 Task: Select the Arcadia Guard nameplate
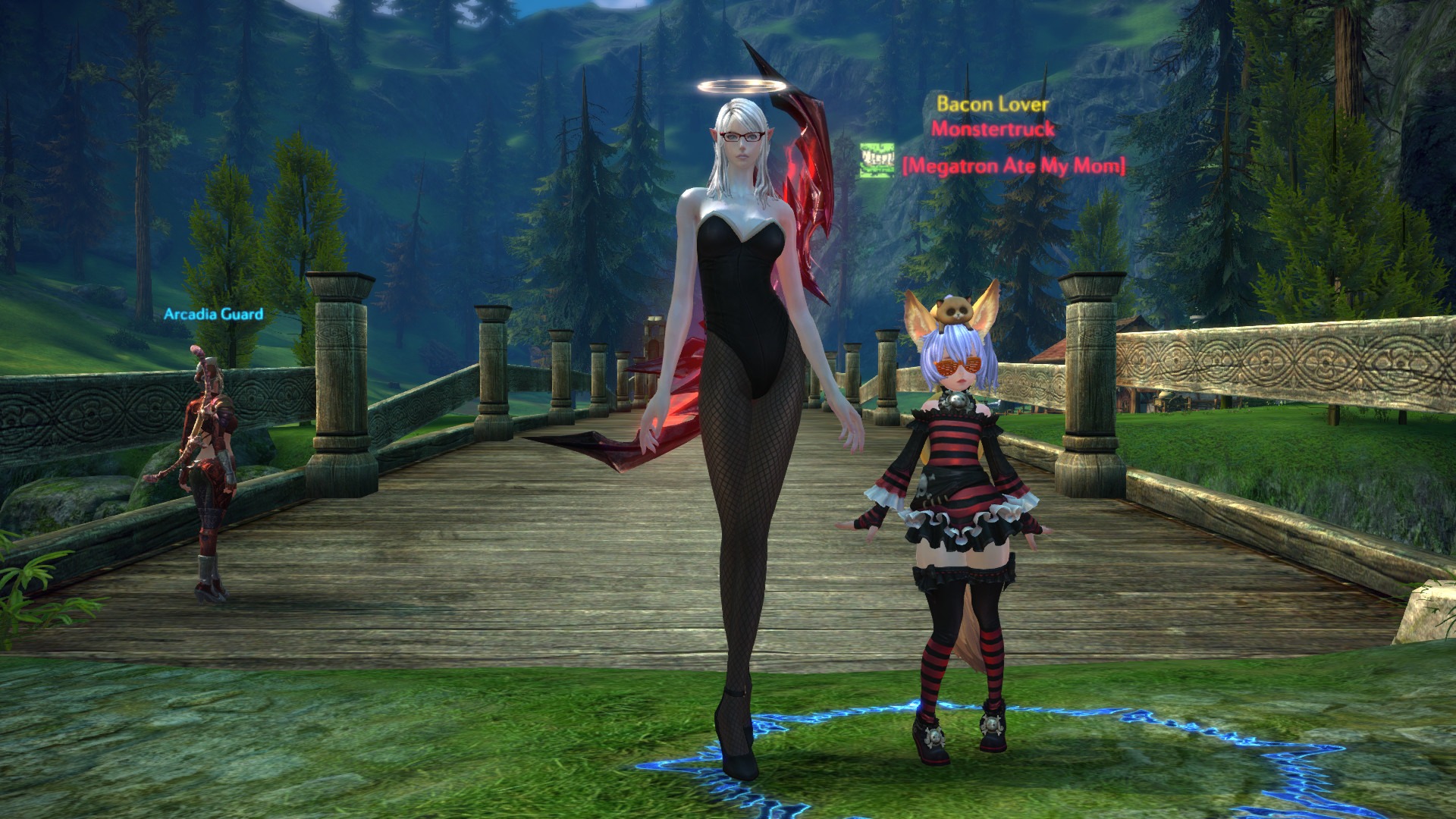coord(214,314)
